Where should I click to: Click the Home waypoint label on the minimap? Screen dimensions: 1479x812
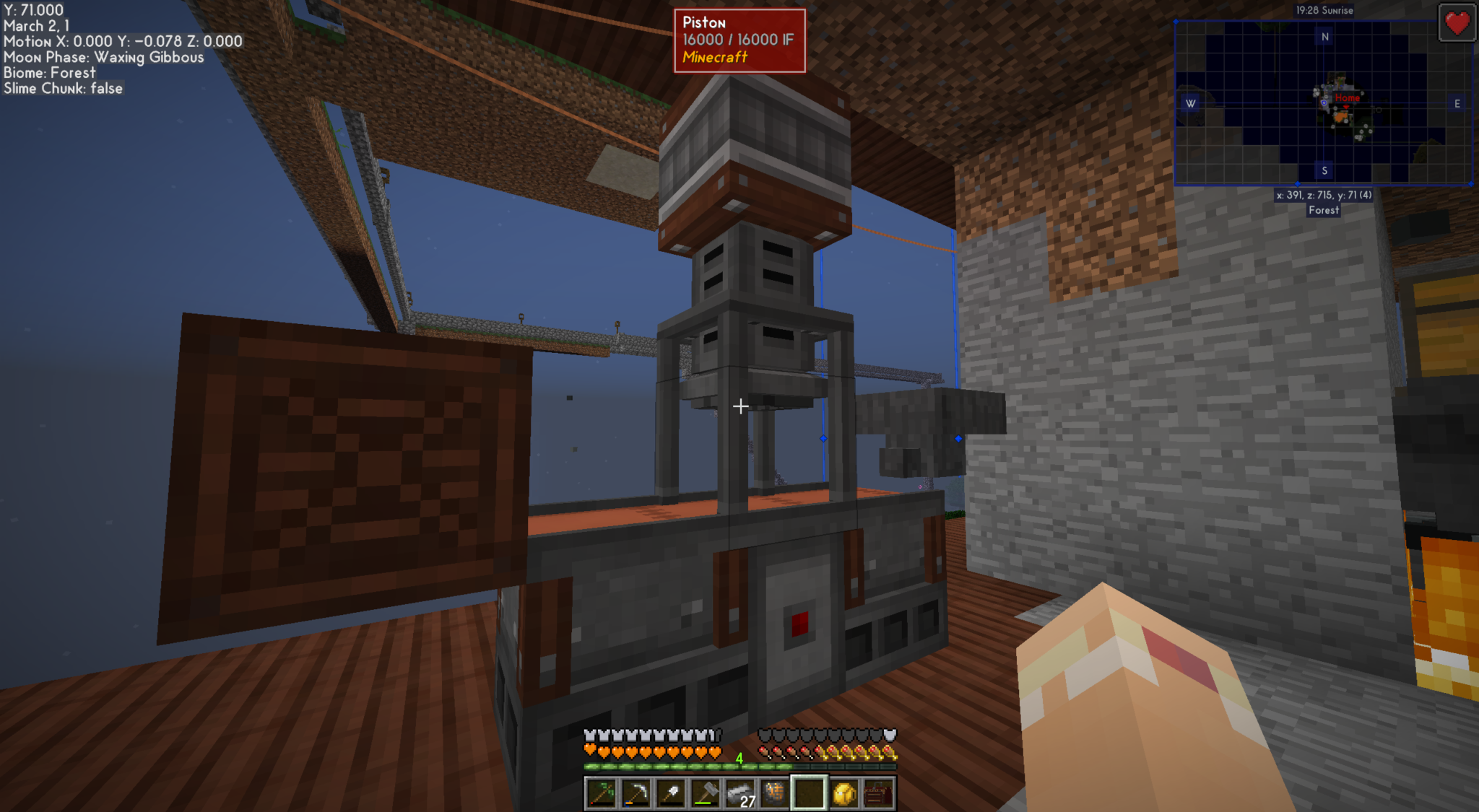pos(1349,97)
